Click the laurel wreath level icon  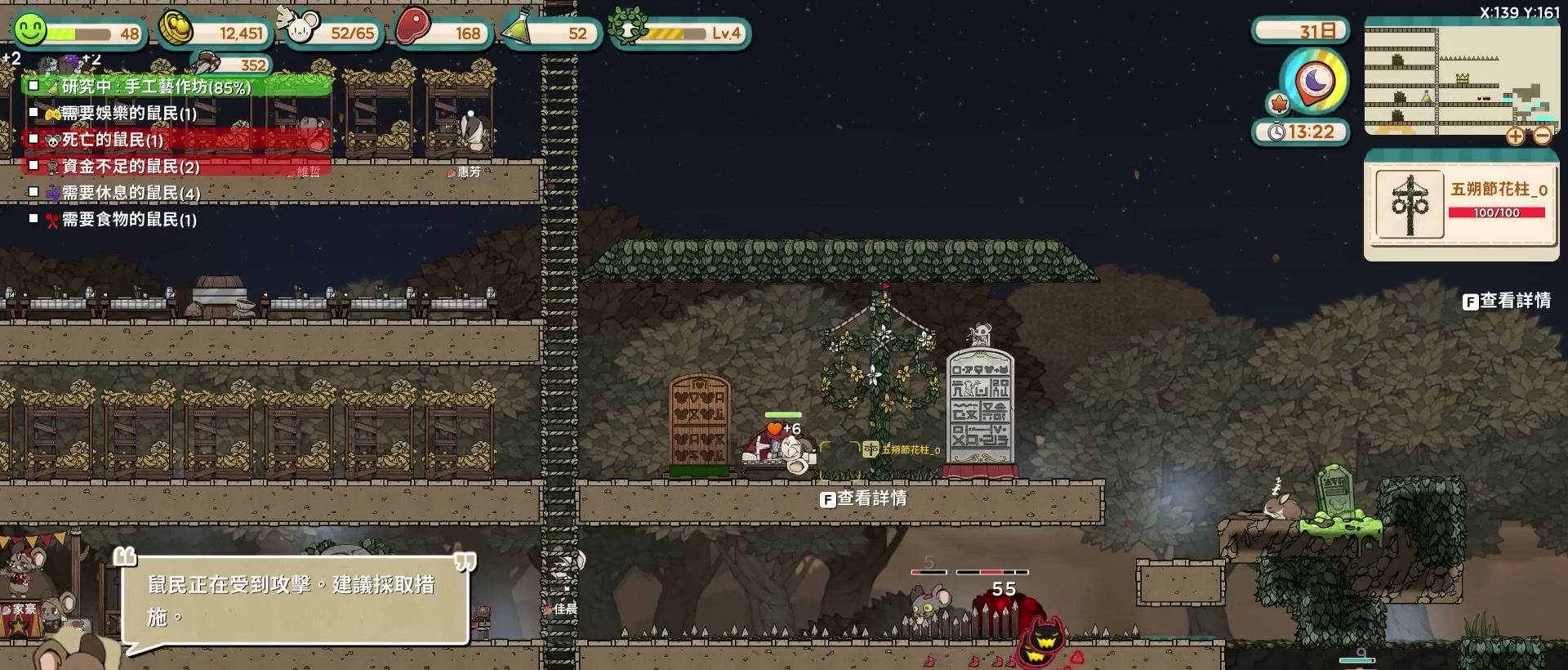628,29
